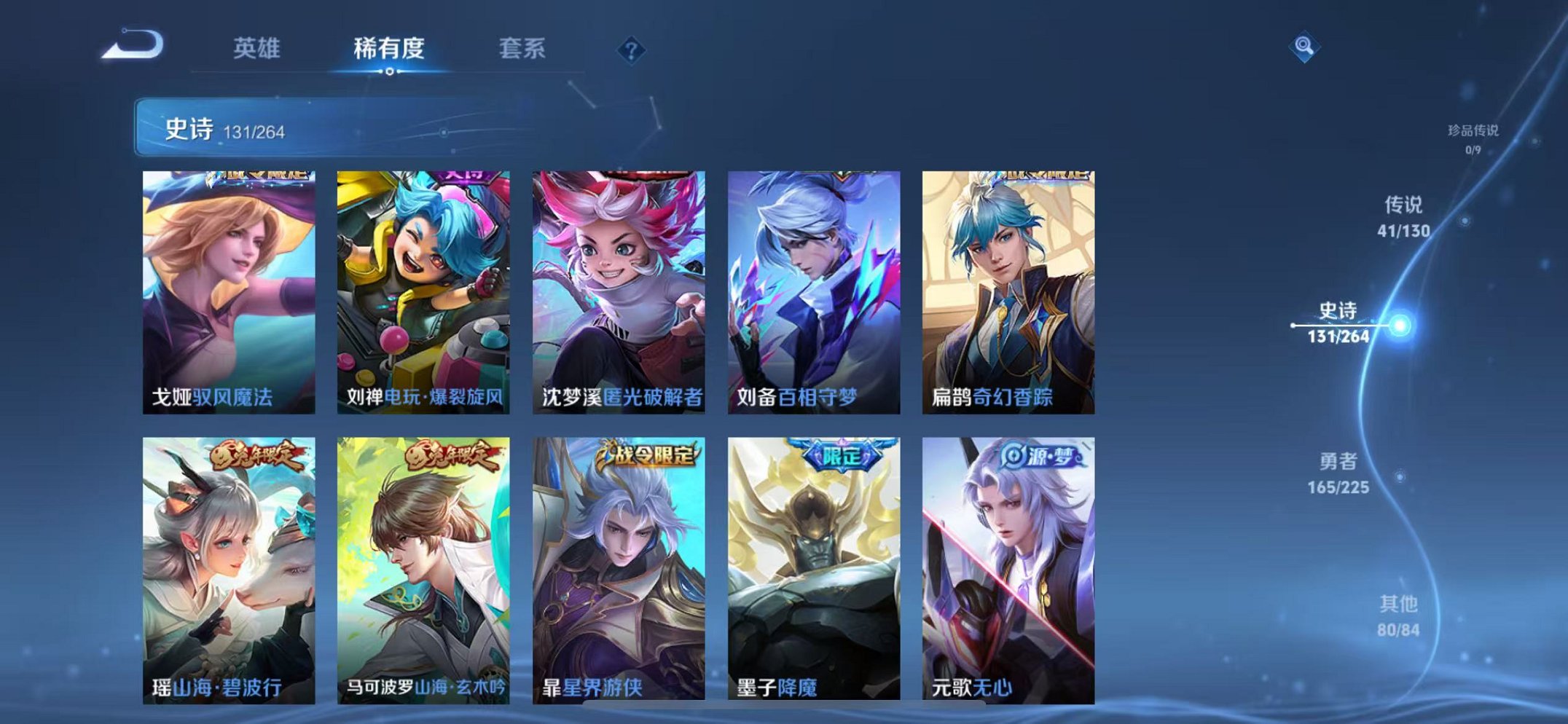This screenshot has height=724, width=1568.
Task: Click the 战令限定 badge on 暃's skin card
Action: (645, 452)
